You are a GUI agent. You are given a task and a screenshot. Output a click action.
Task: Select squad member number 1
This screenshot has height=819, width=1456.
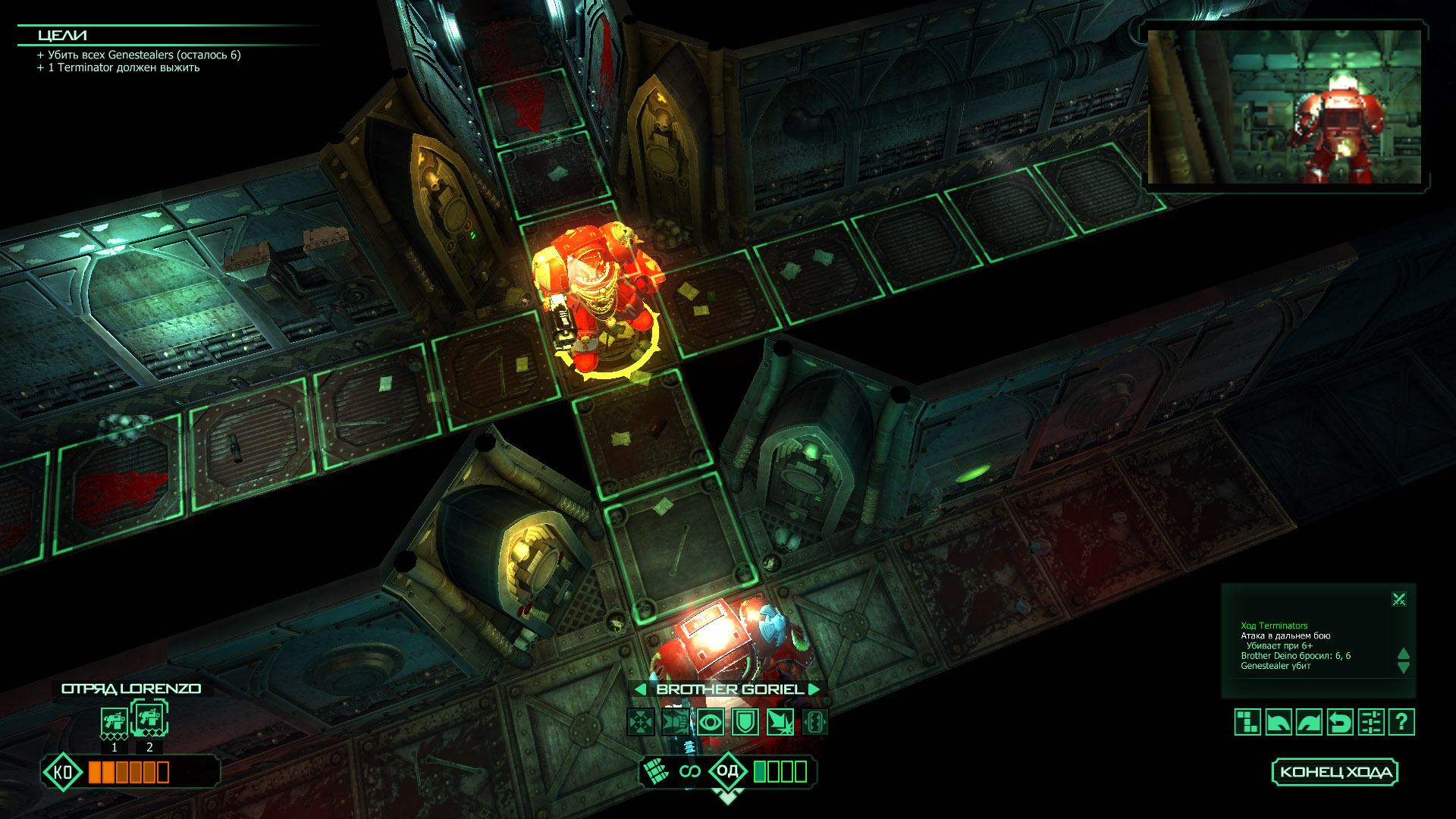[114, 721]
